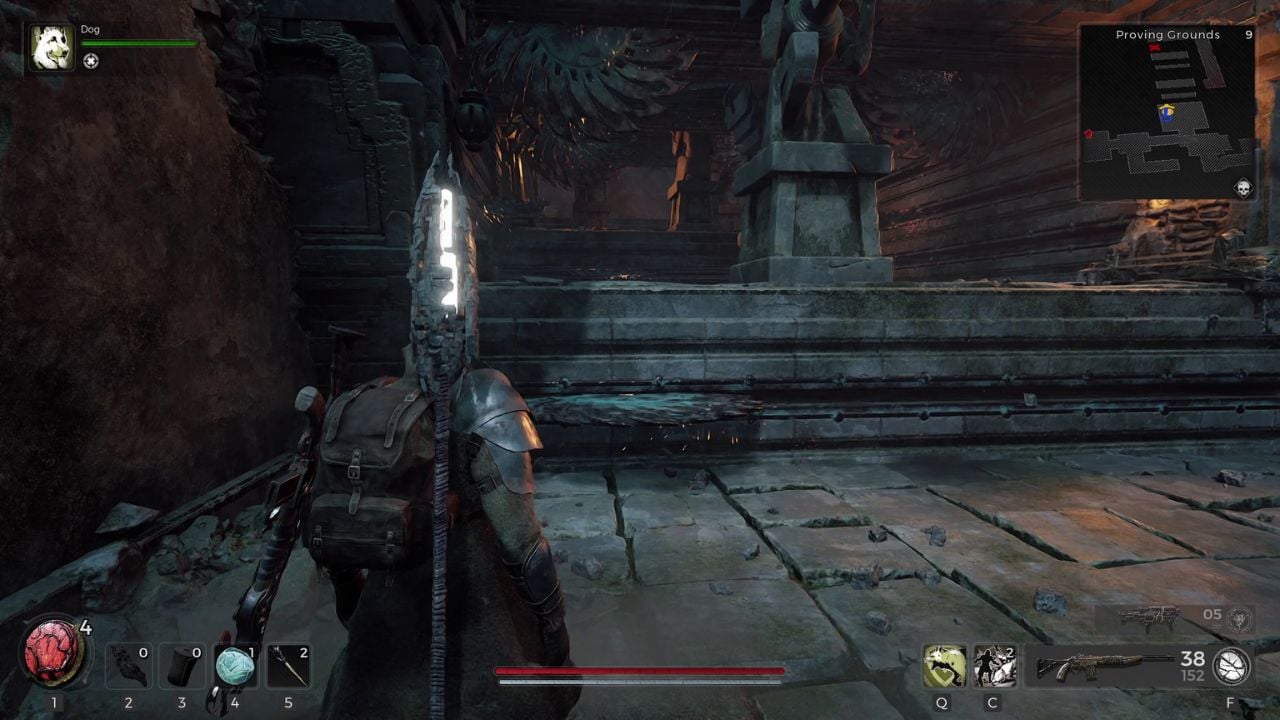The image size is (1280, 720).
Task: Select the frosted orb item in slot 4
Action: point(235,666)
